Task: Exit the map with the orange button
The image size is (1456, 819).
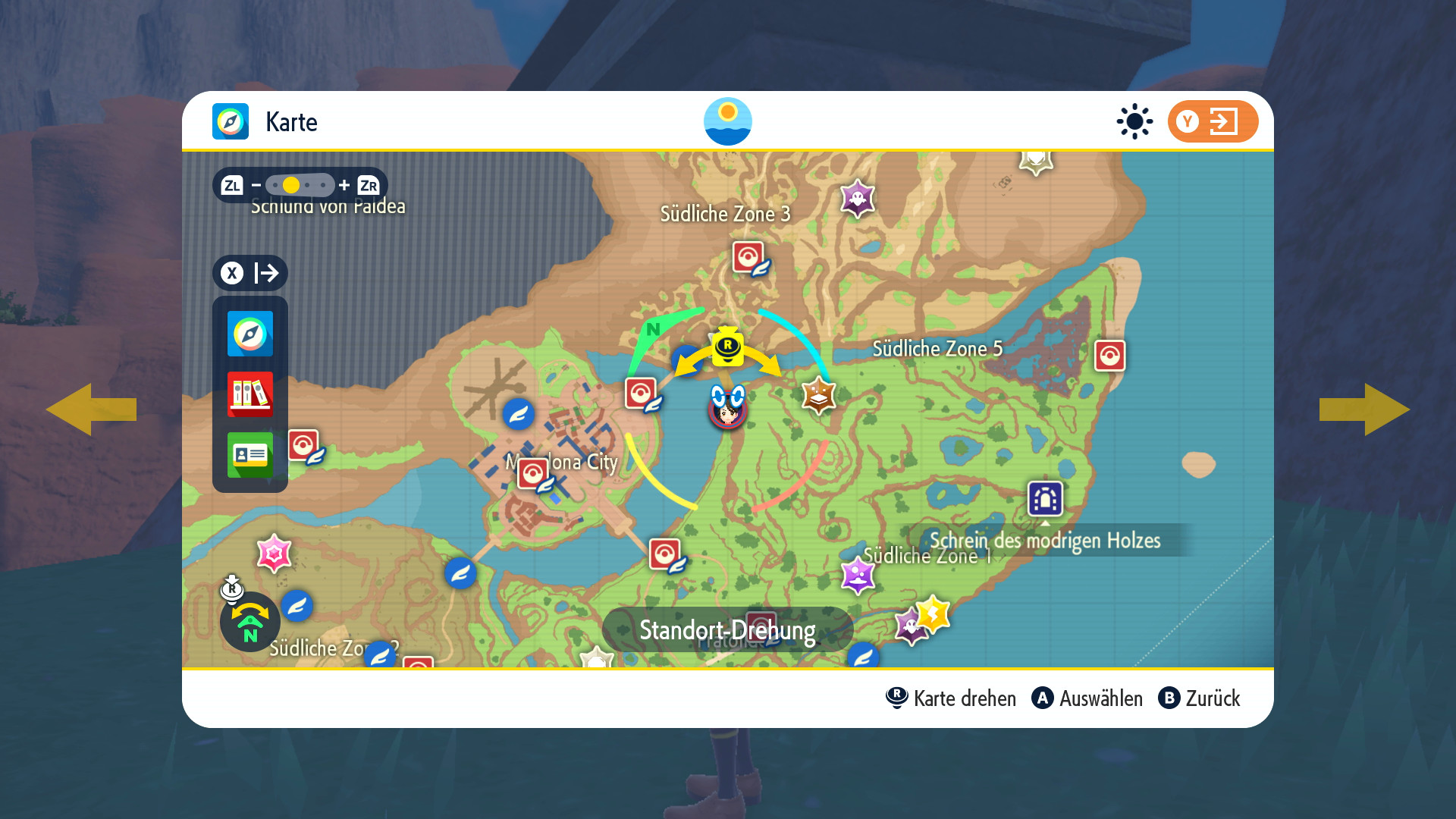Action: click(1212, 121)
